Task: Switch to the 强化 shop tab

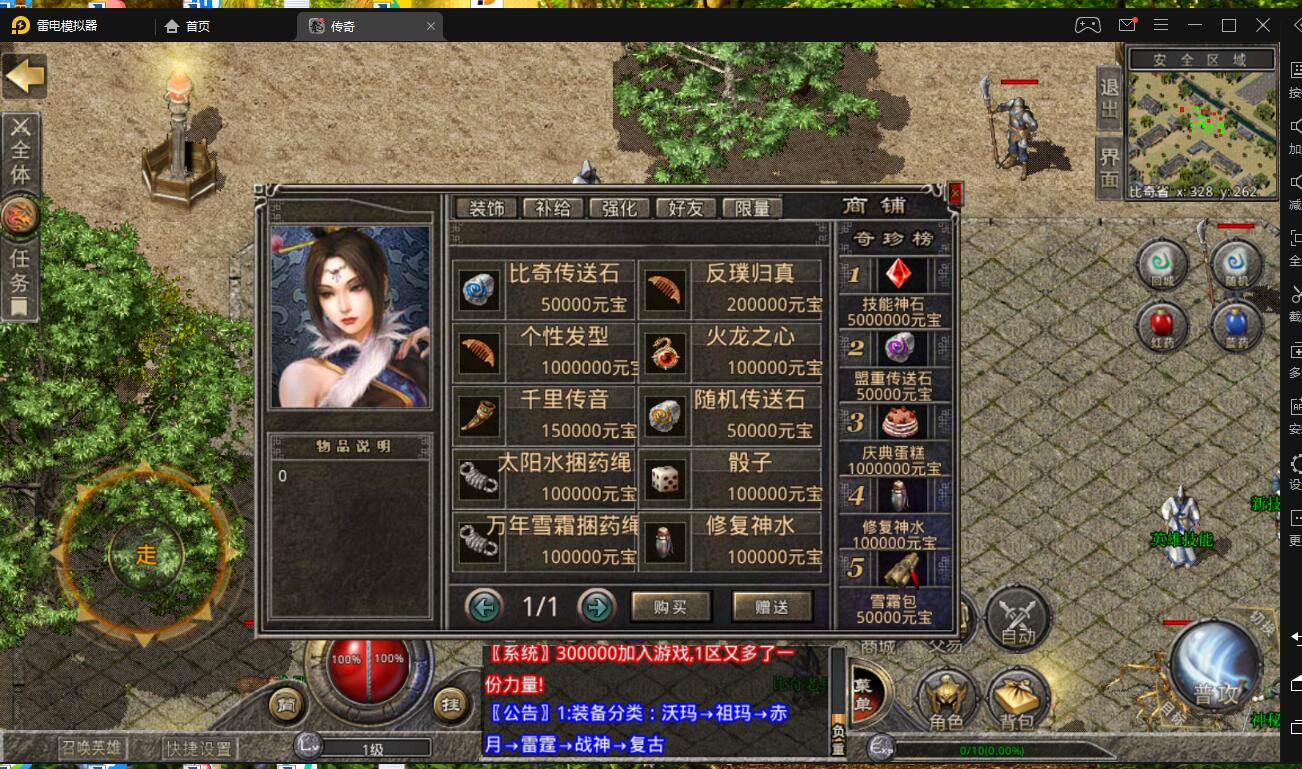Action: 620,207
